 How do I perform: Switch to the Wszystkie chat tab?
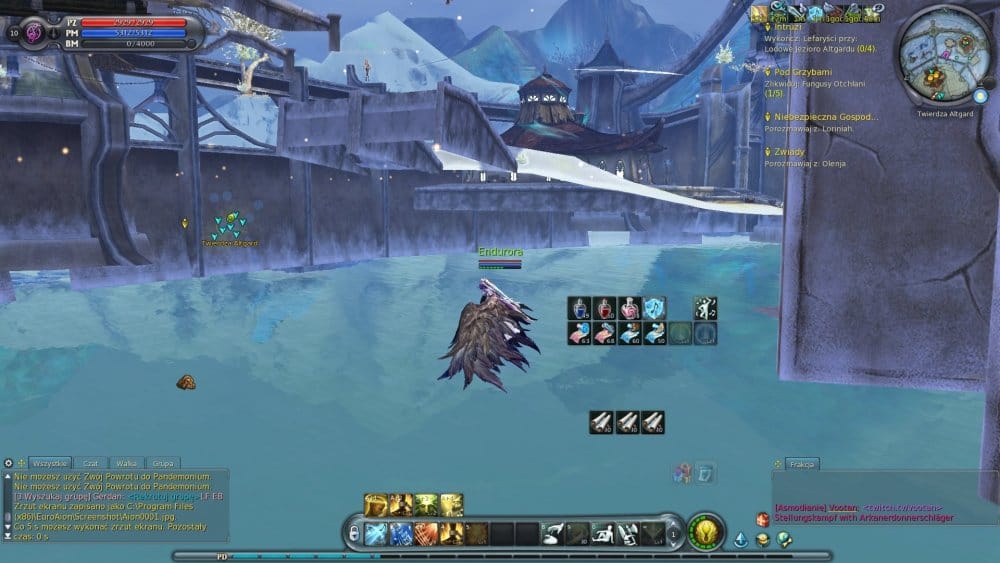pyautogui.click(x=50, y=464)
